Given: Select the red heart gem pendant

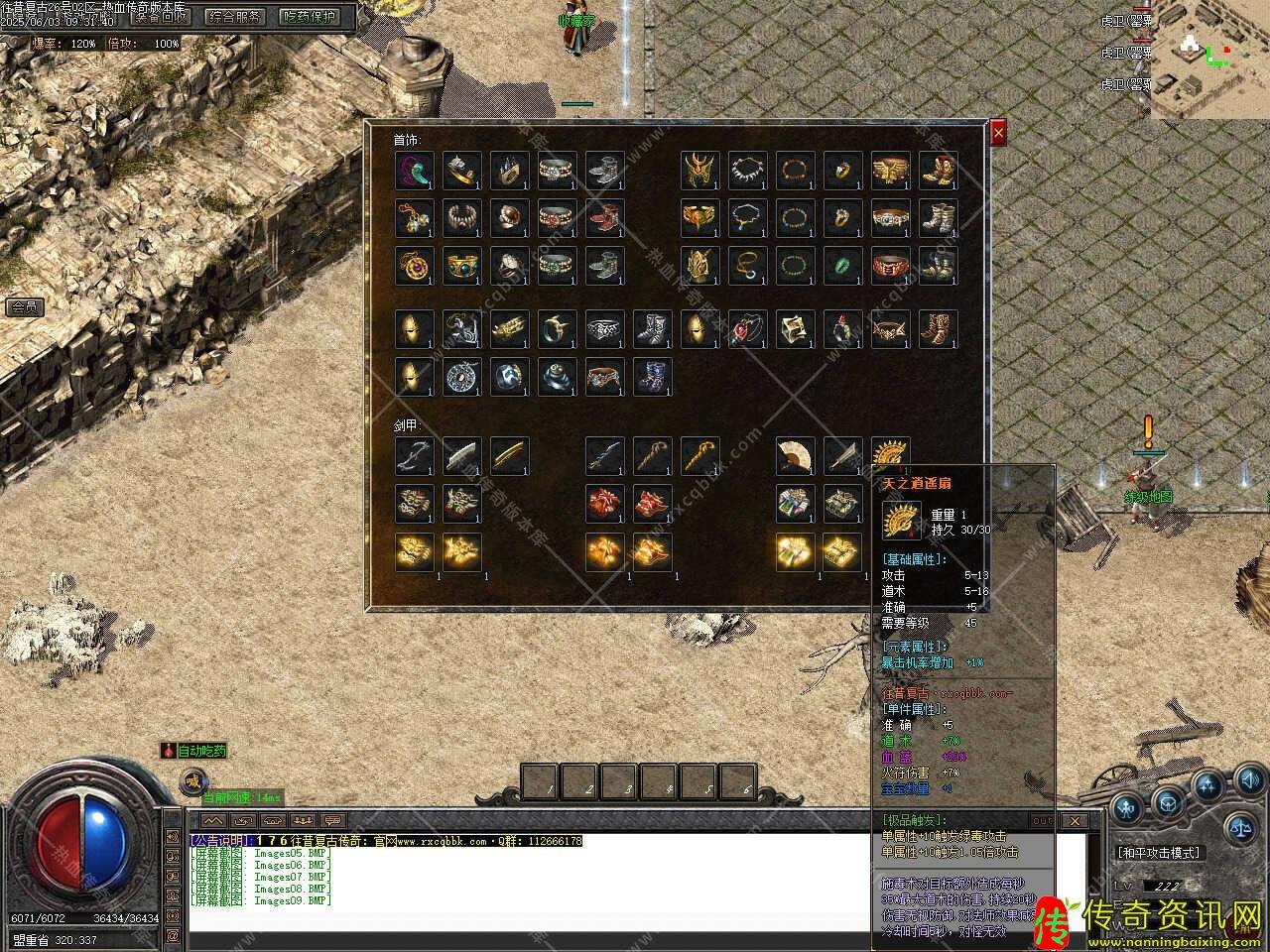Looking at the screenshot, I should 748,329.
